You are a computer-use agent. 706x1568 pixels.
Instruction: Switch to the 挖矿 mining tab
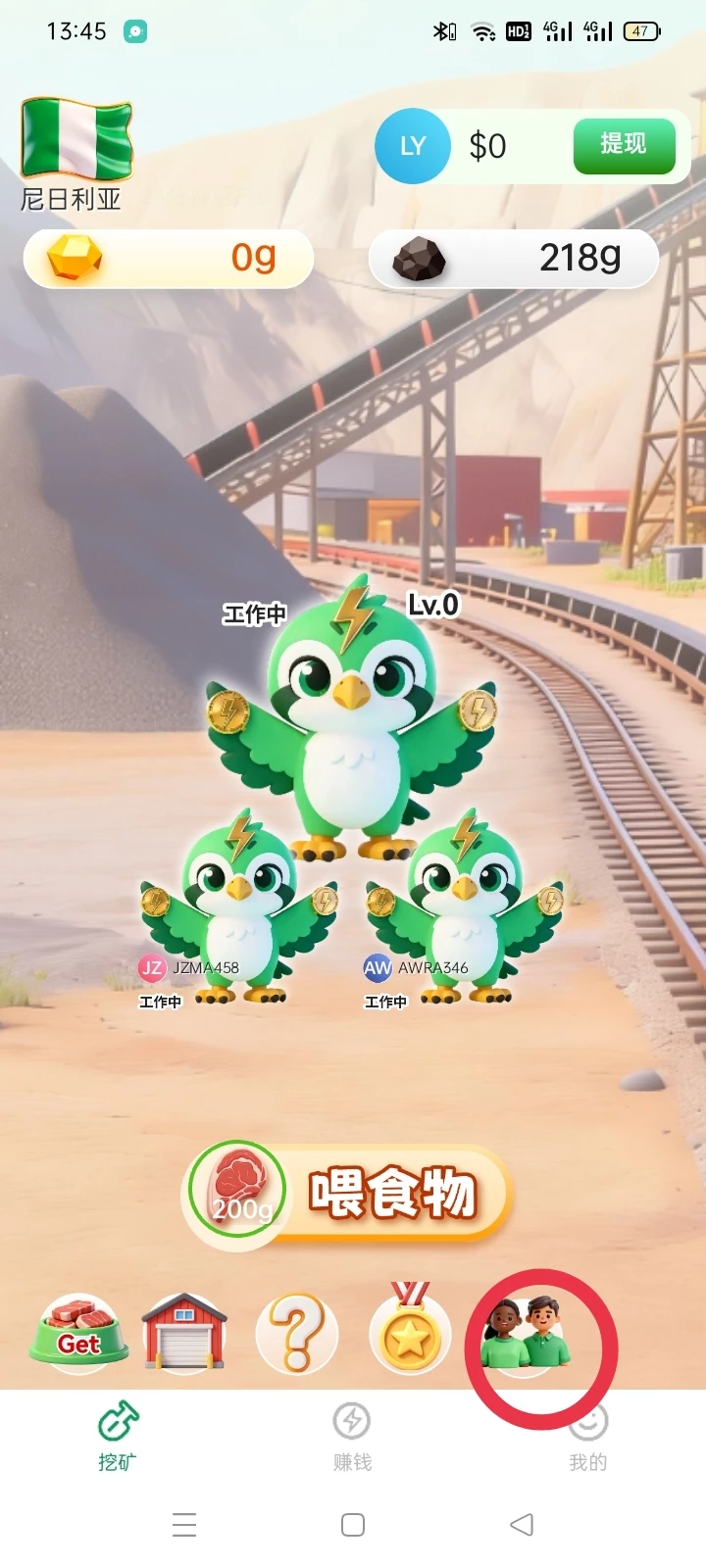[118, 1437]
